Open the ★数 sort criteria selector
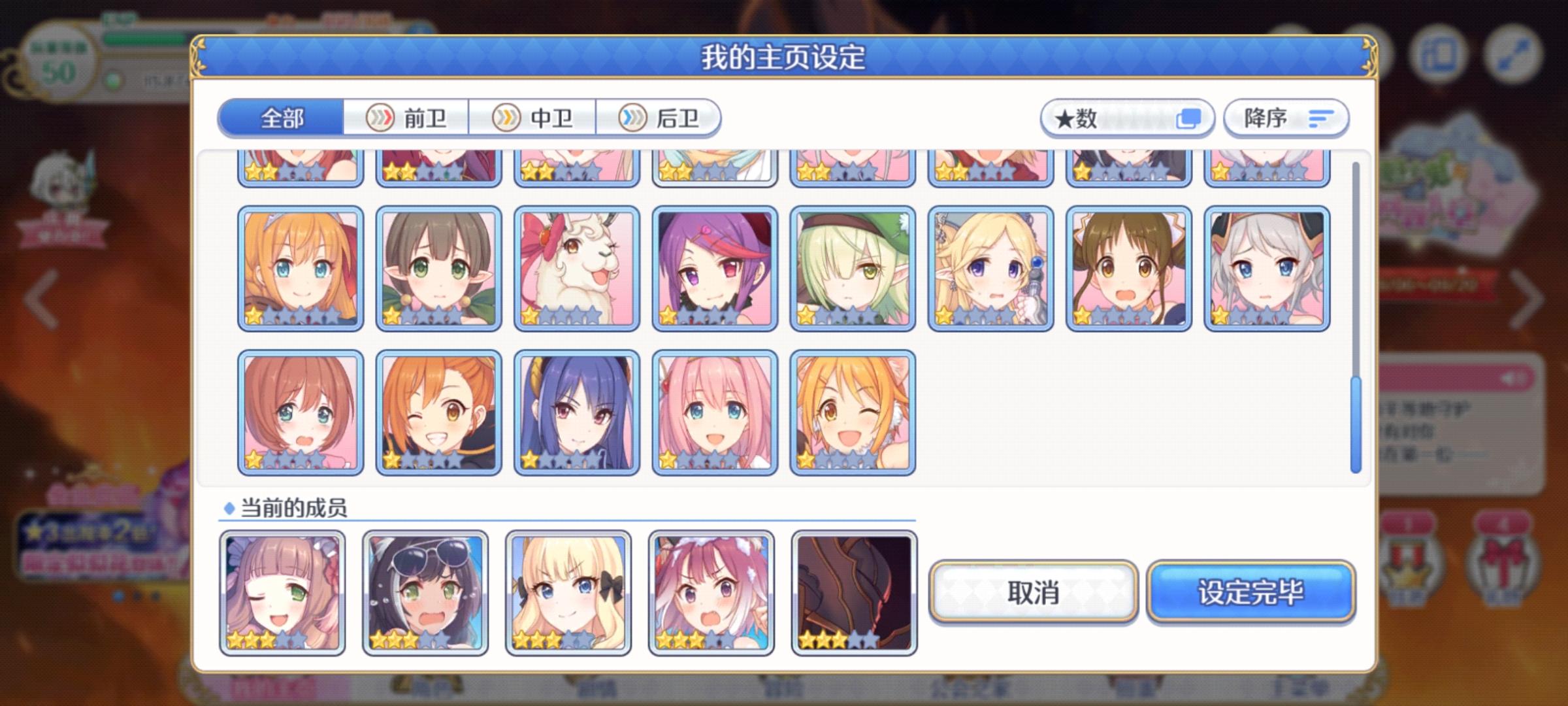 (x=1111, y=118)
